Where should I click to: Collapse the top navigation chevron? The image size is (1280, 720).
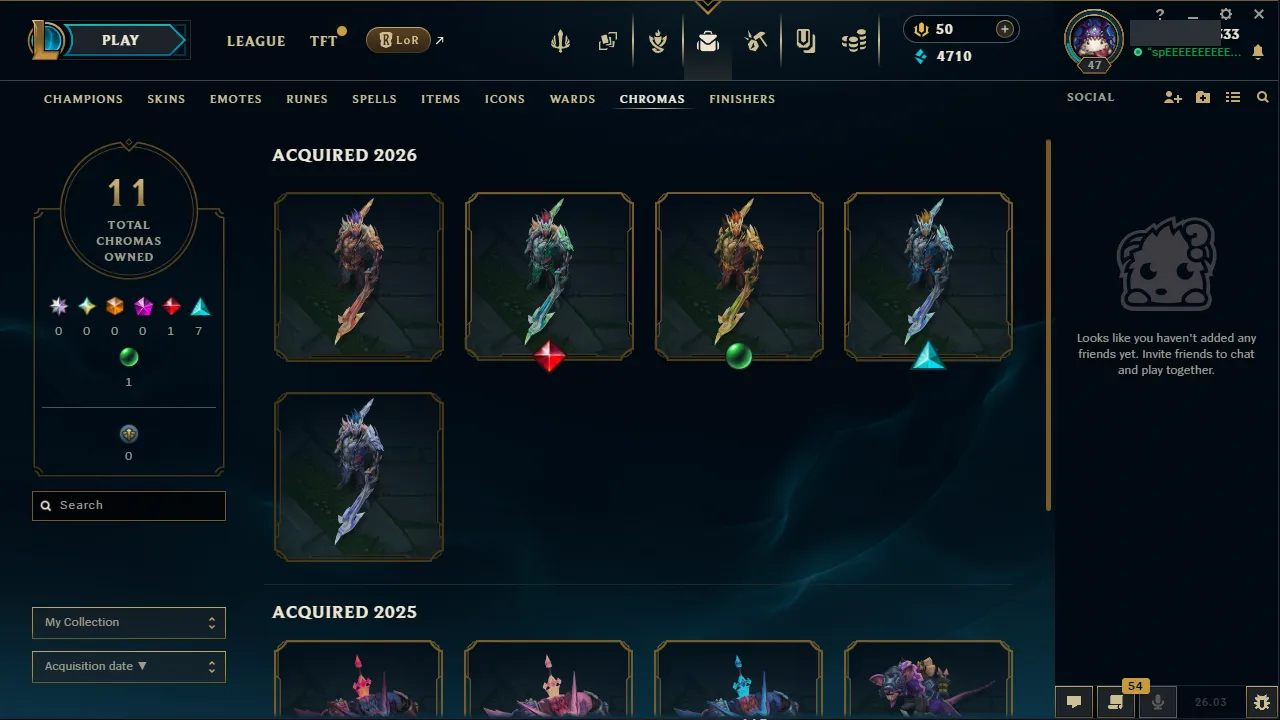pos(708,6)
